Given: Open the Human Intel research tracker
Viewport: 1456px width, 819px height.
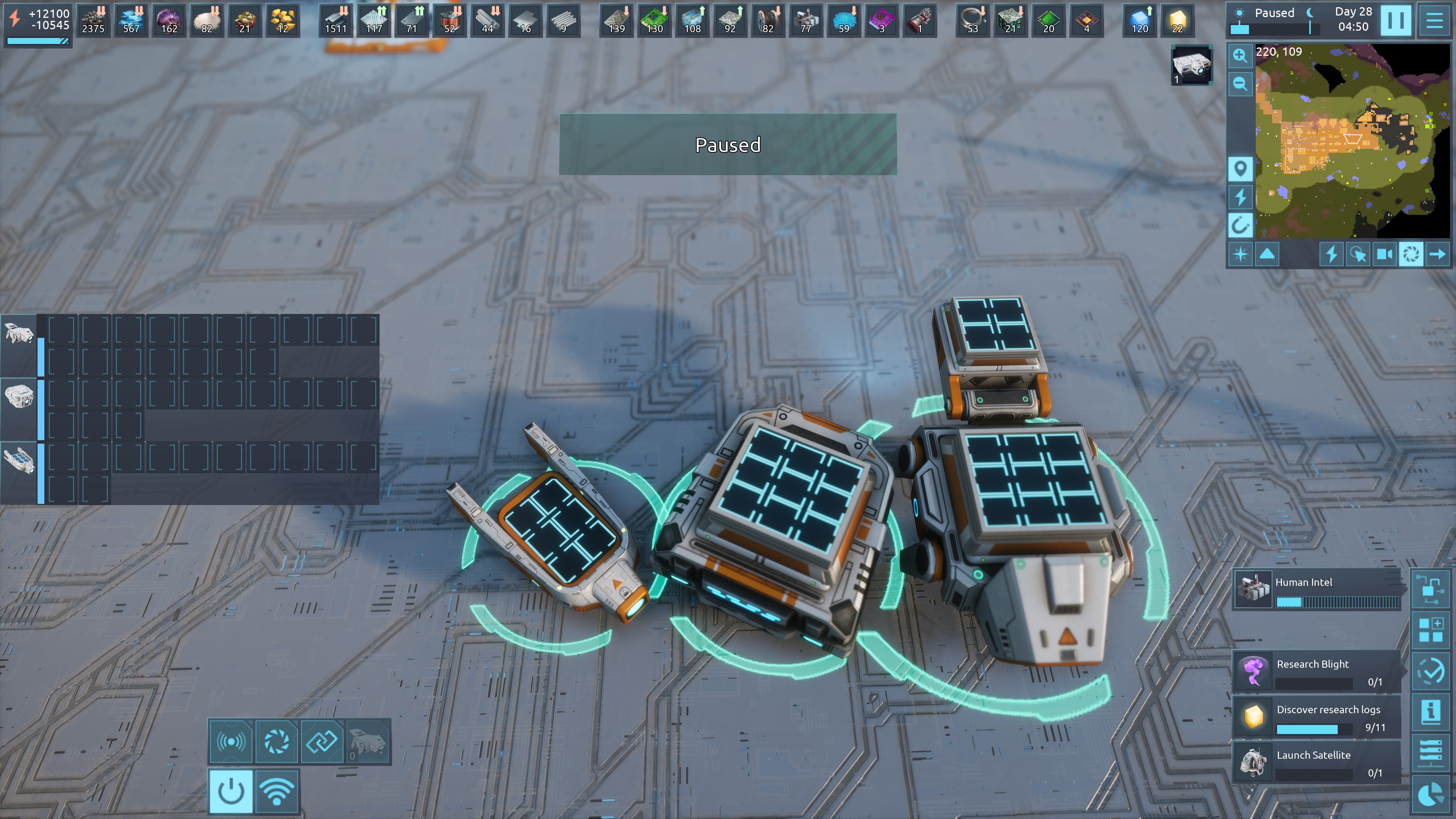Looking at the screenshot, I should tap(1317, 590).
